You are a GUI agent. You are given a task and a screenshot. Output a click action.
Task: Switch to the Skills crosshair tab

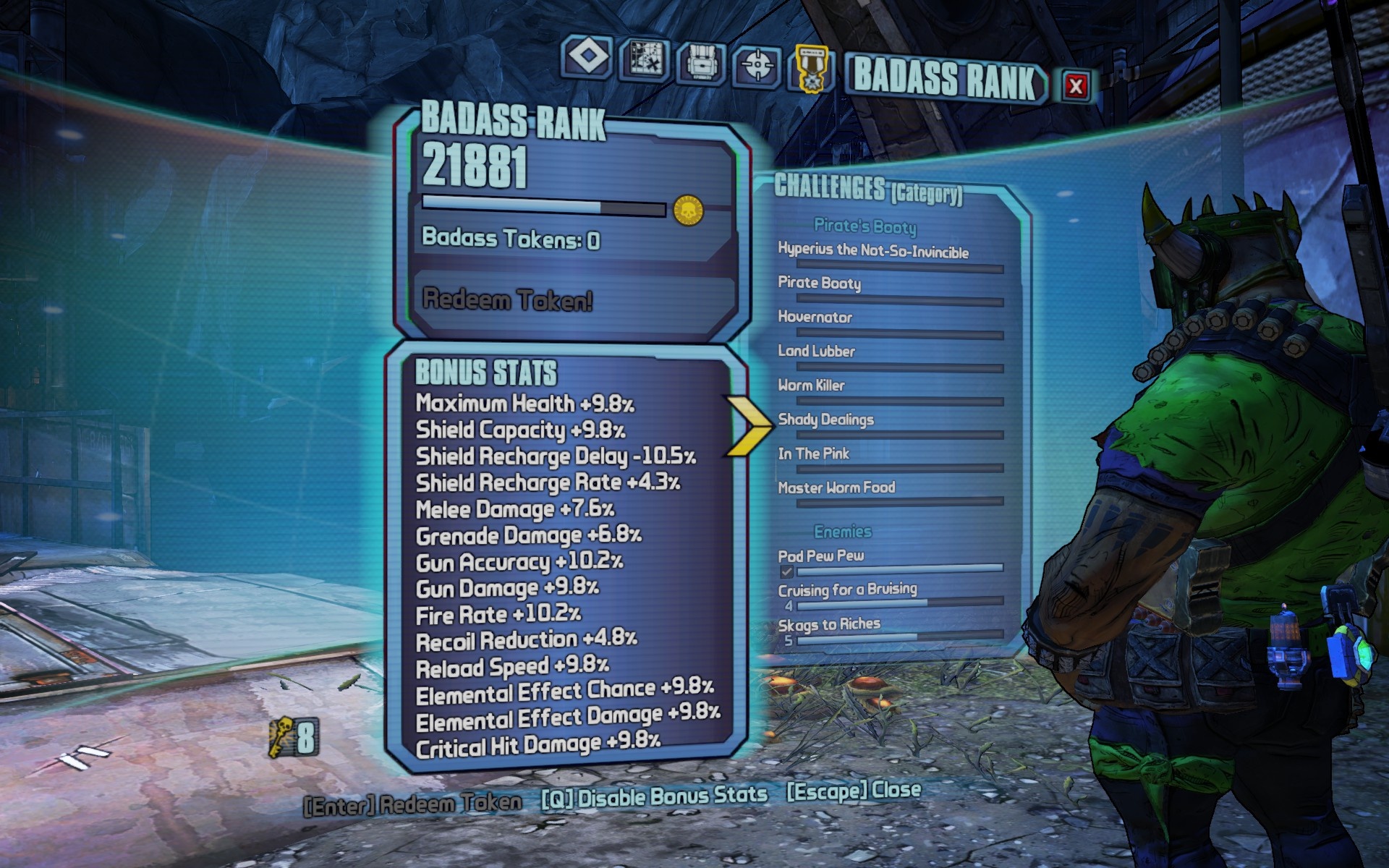coord(757,67)
